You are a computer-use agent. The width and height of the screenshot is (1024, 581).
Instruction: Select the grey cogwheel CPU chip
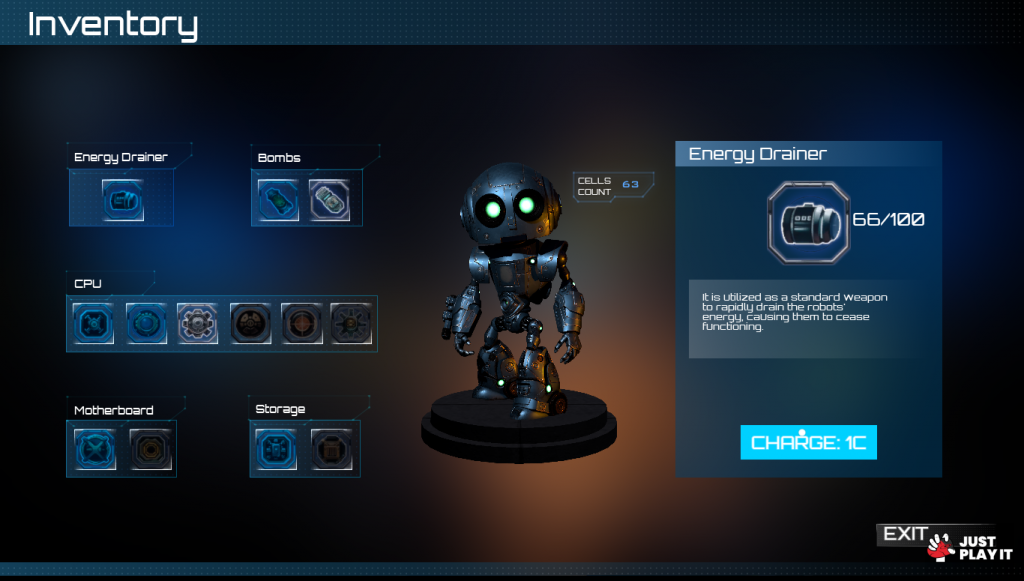(x=198, y=324)
